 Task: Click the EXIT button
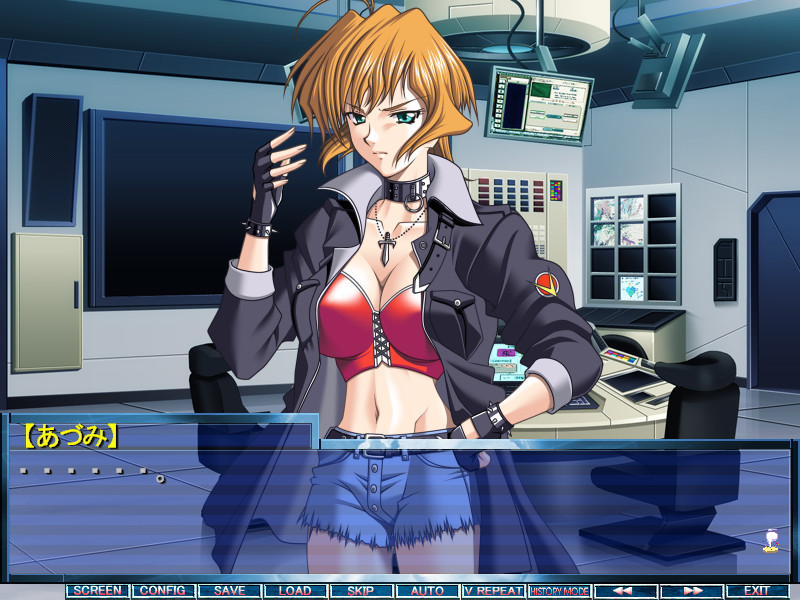click(x=757, y=591)
